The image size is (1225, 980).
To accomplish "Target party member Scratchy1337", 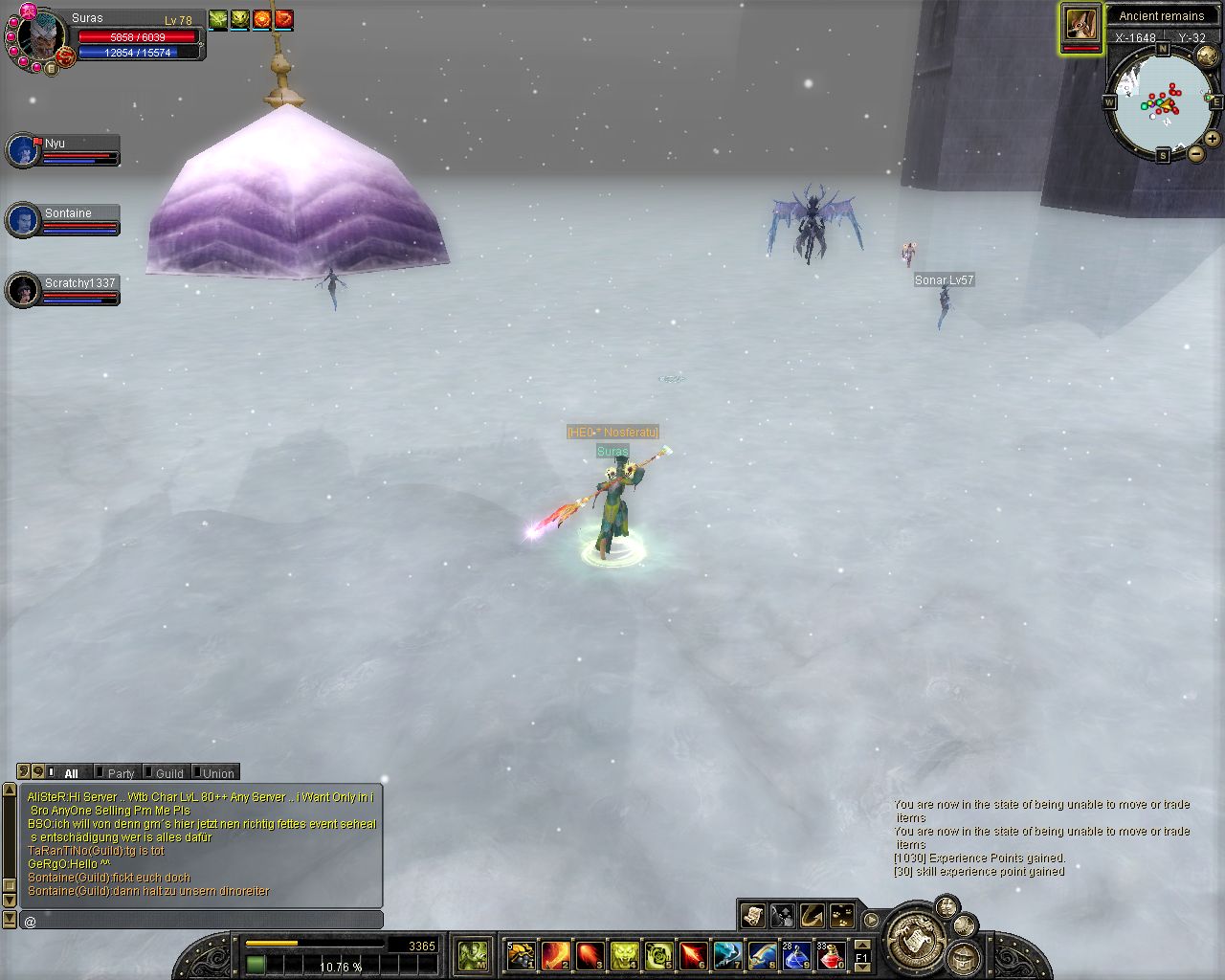I will (x=63, y=290).
